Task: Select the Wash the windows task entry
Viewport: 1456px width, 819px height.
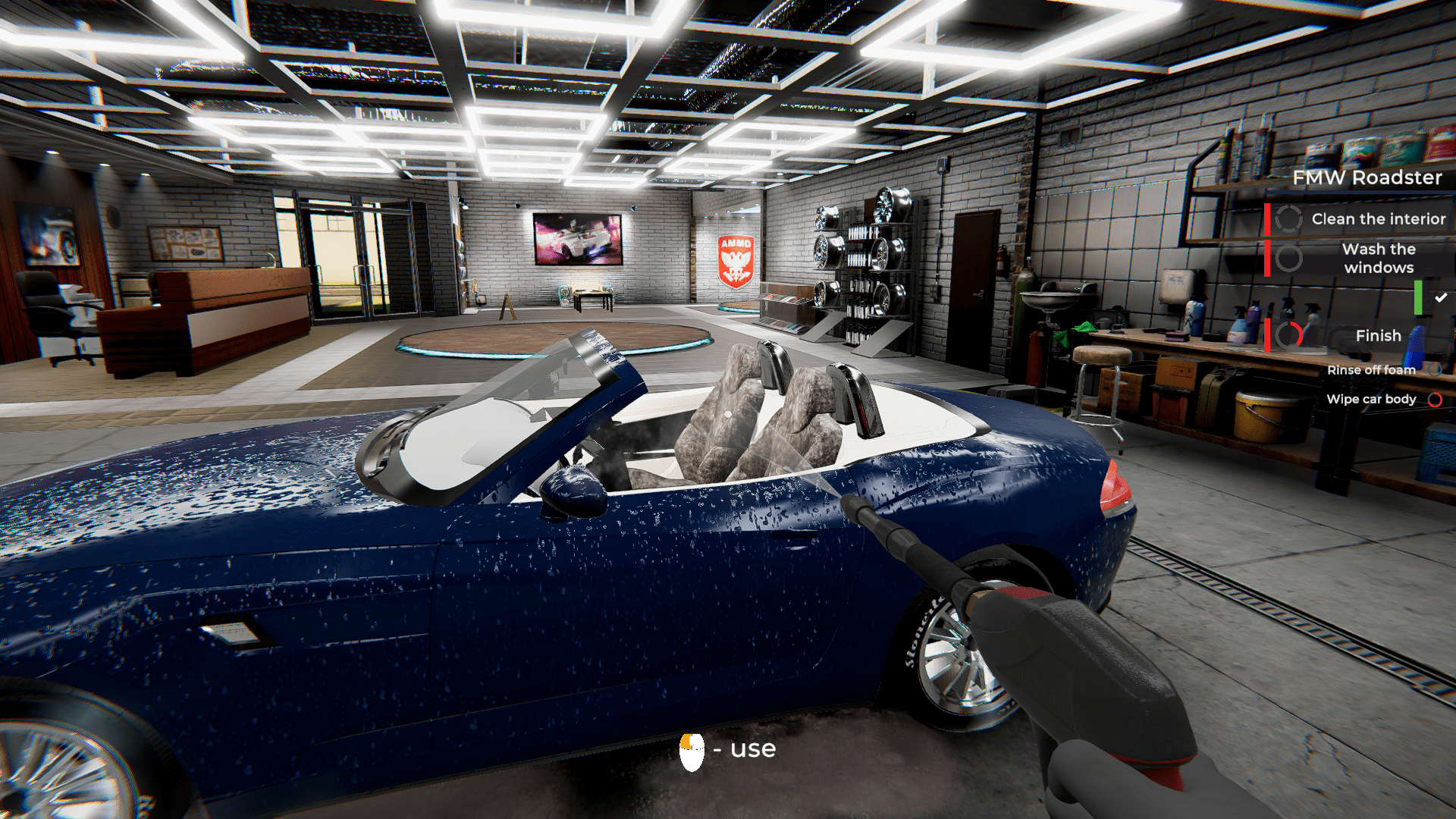Action: (x=1378, y=258)
